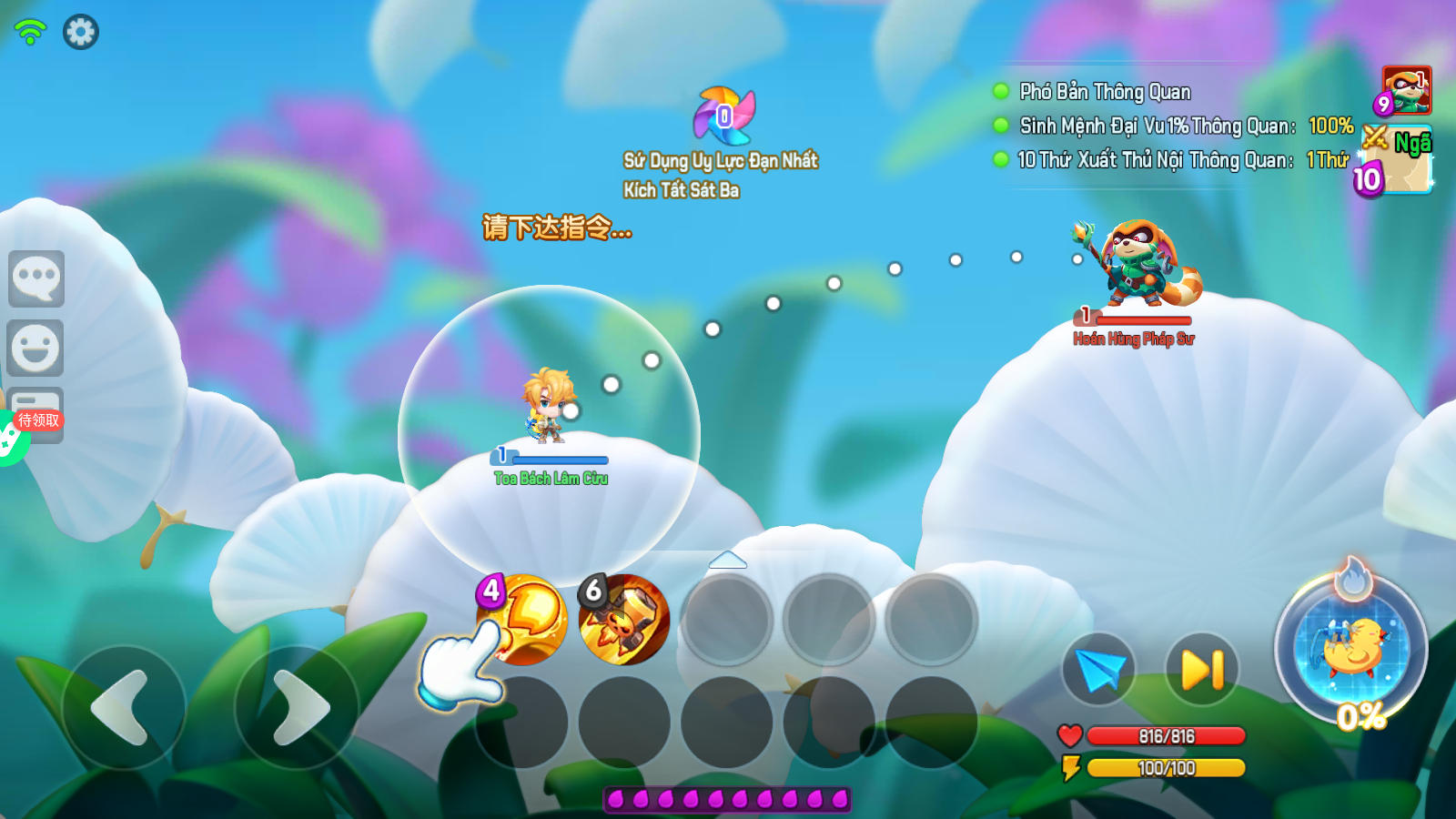Move character with left arrow button

point(123,707)
